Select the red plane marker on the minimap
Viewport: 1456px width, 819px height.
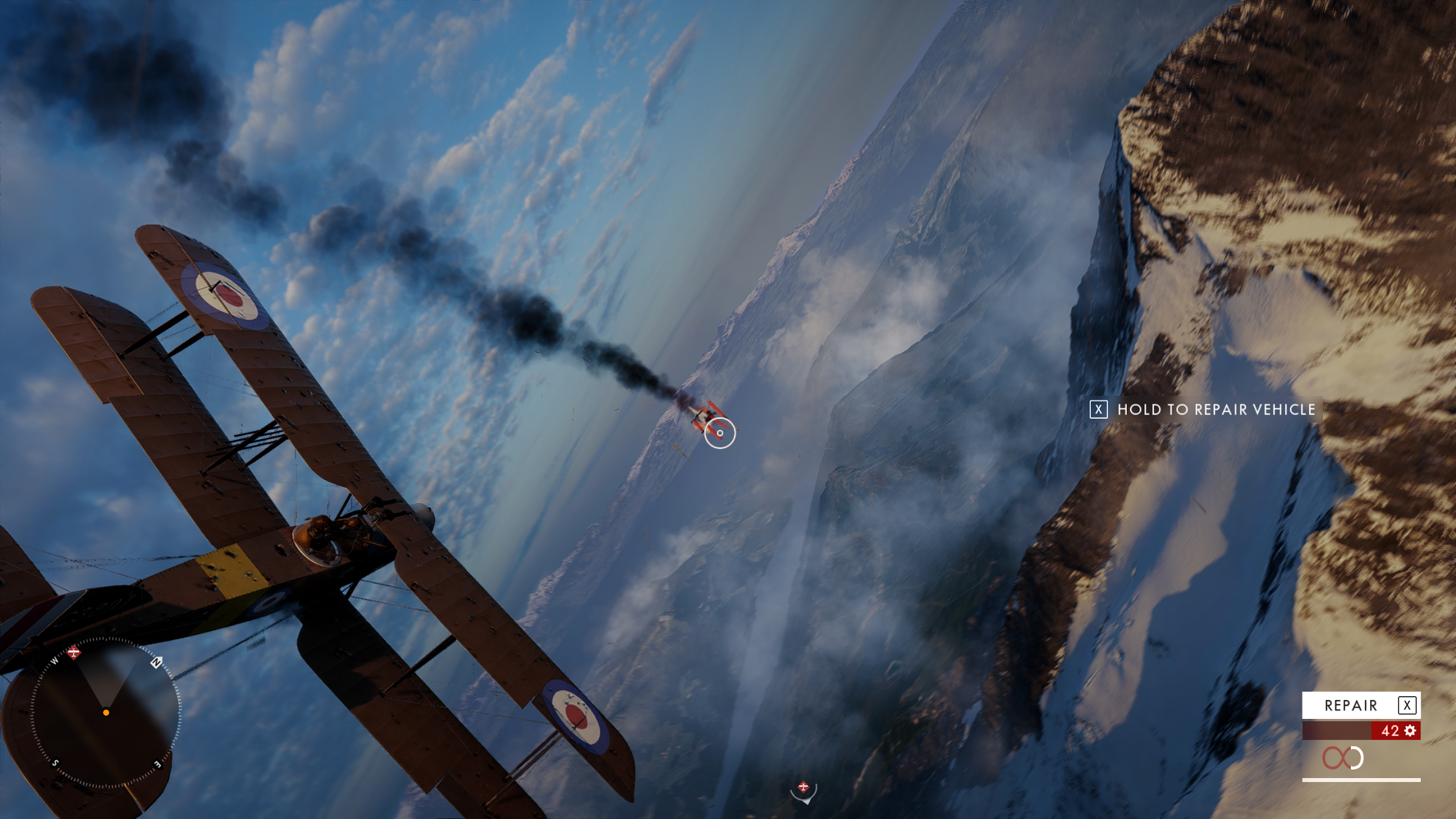[x=74, y=652]
